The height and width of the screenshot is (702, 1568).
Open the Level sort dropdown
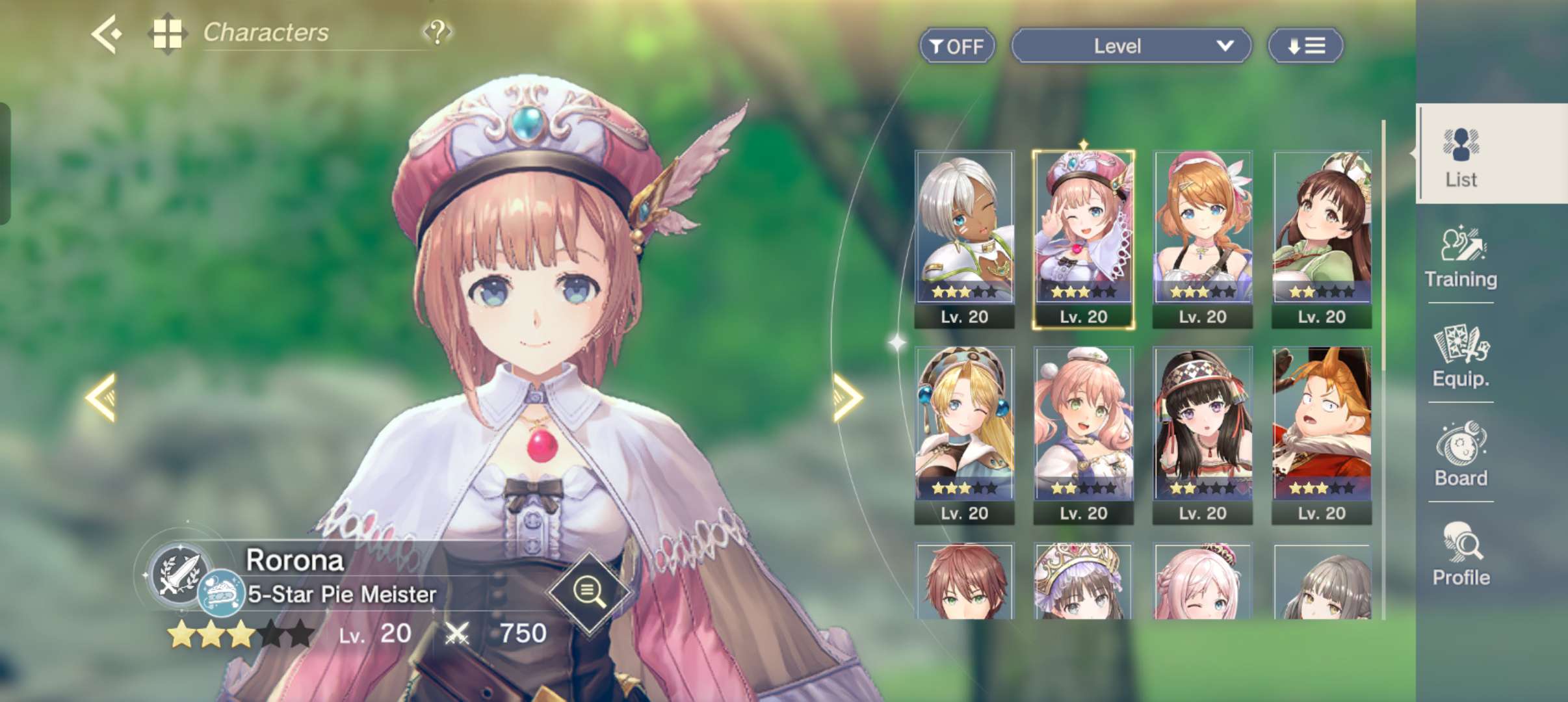tap(1130, 46)
